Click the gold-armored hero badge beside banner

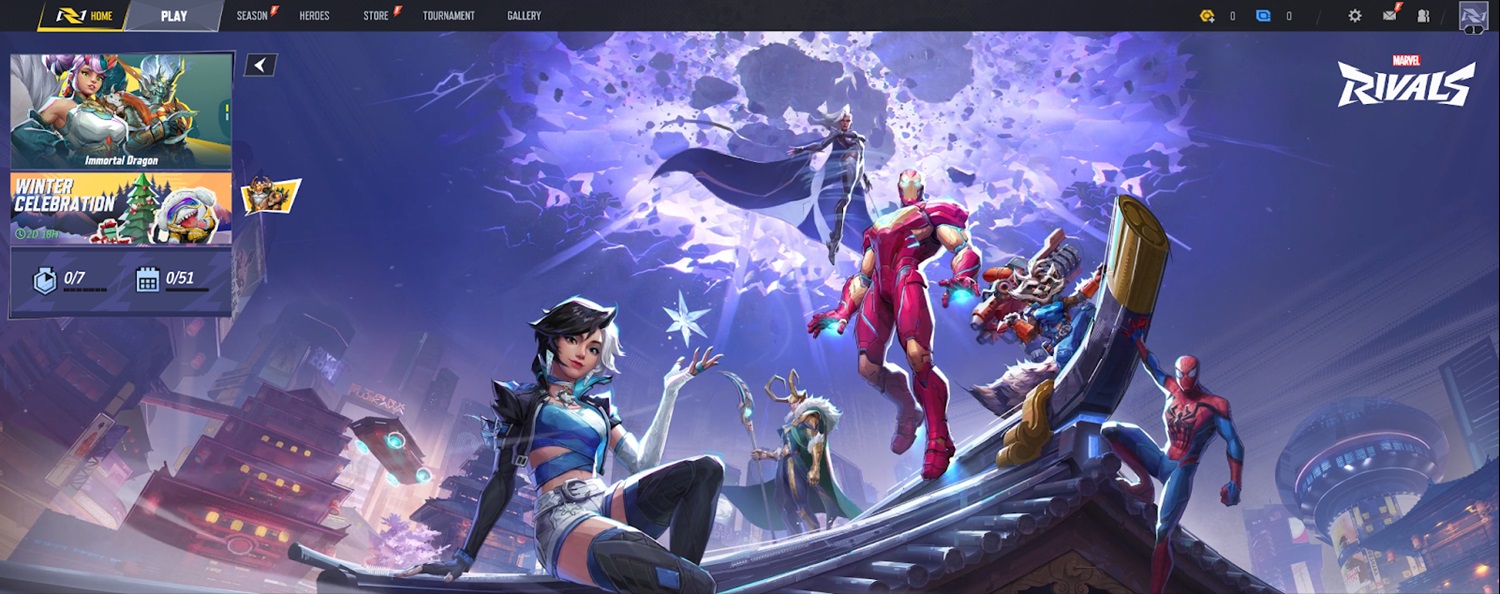coord(270,196)
